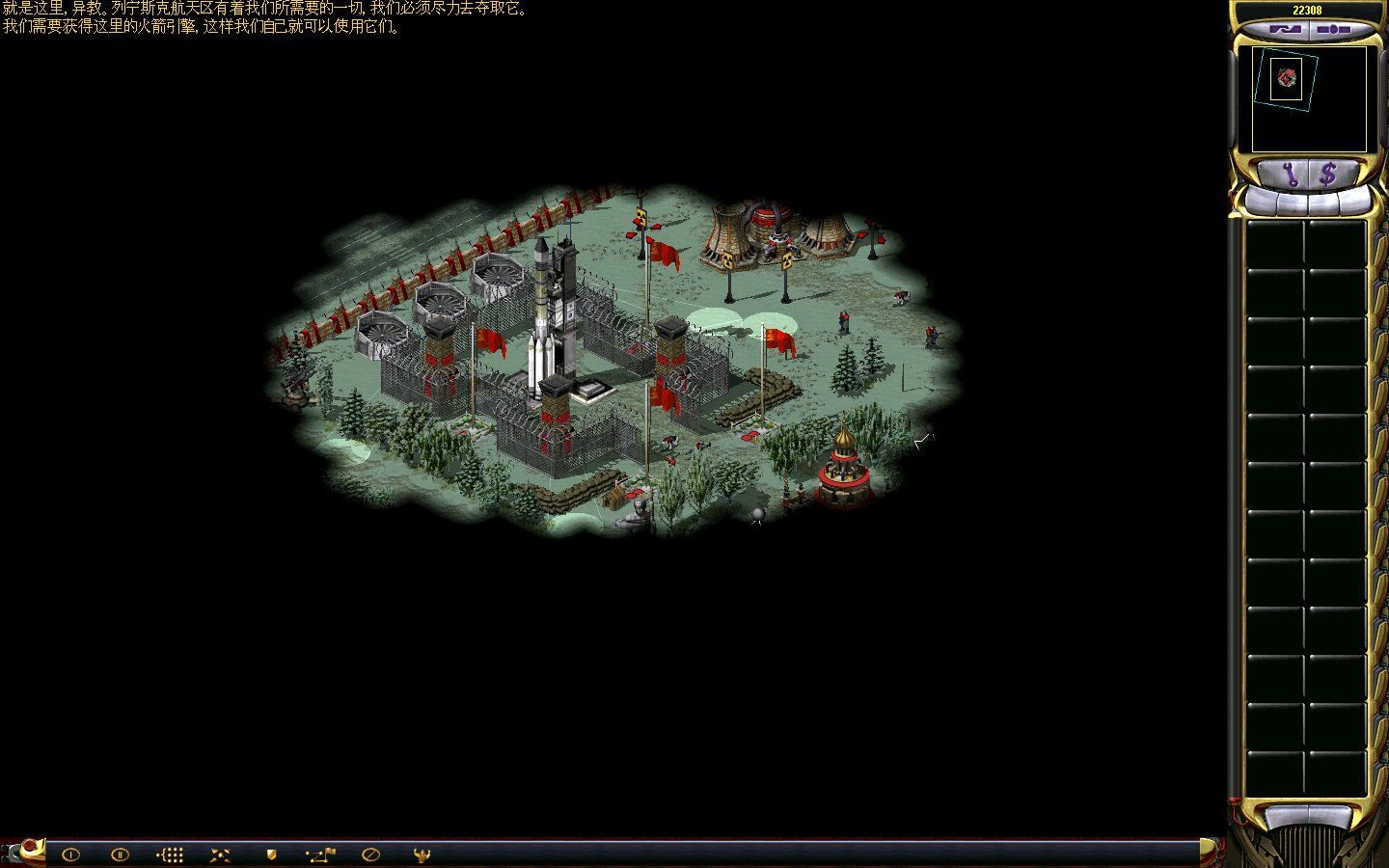Select team I on the command bar
Image resolution: width=1389 pixels, height=868 pixels.
tap(70, 854)
